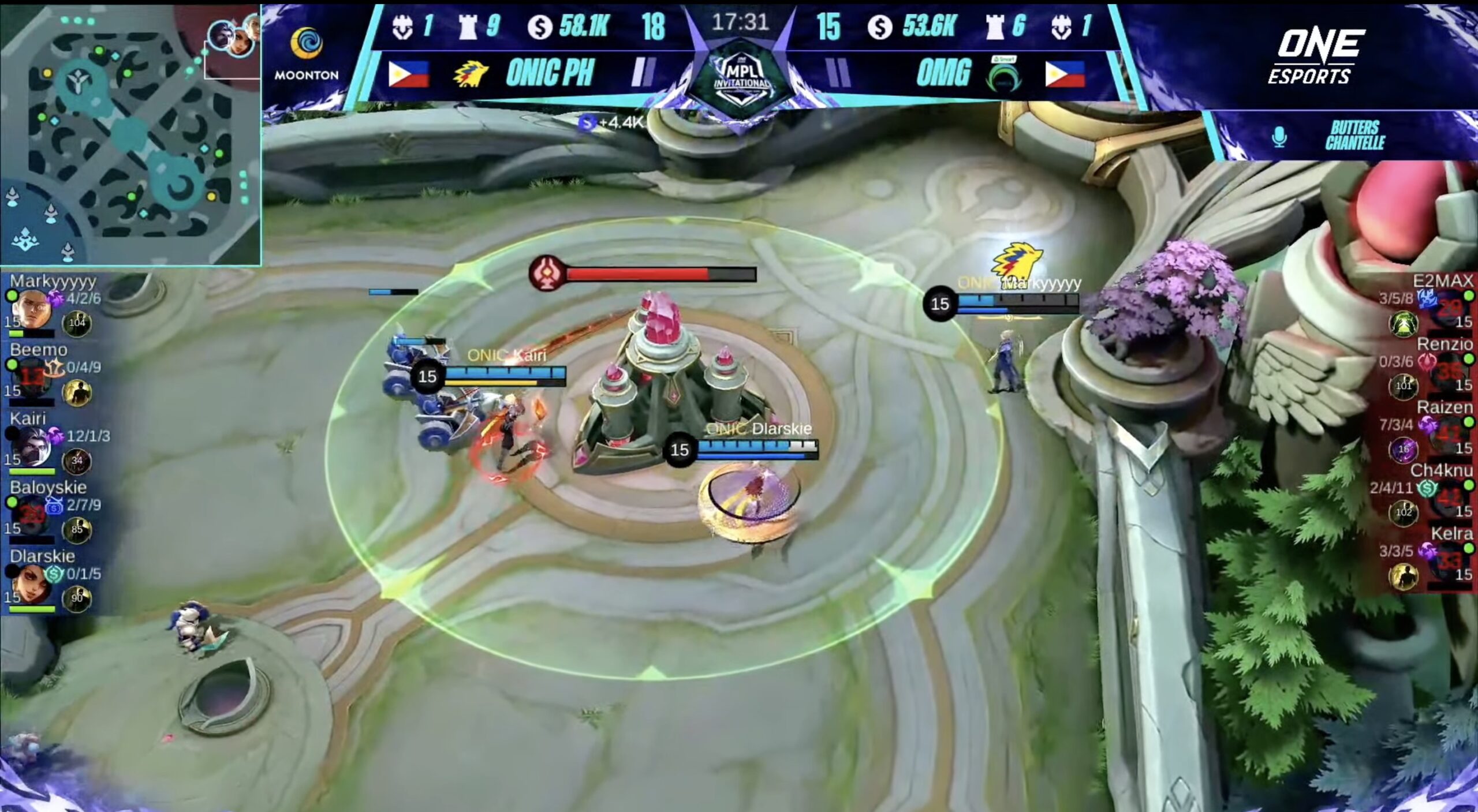This screenshot has height=812, width=1478.
Task: Click the minimap in the corner
Action: coord(130,133)
